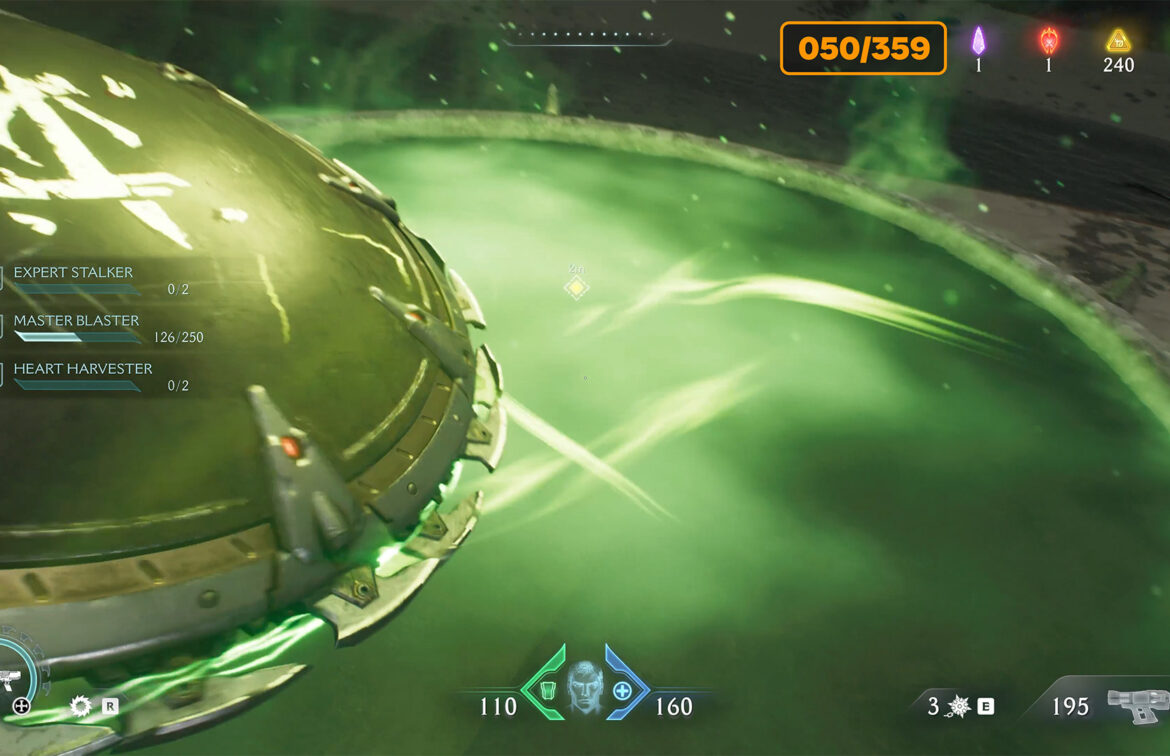This screenshot has height=756, width=1170.
Task: Click the player face portrait
Action: 585,686
